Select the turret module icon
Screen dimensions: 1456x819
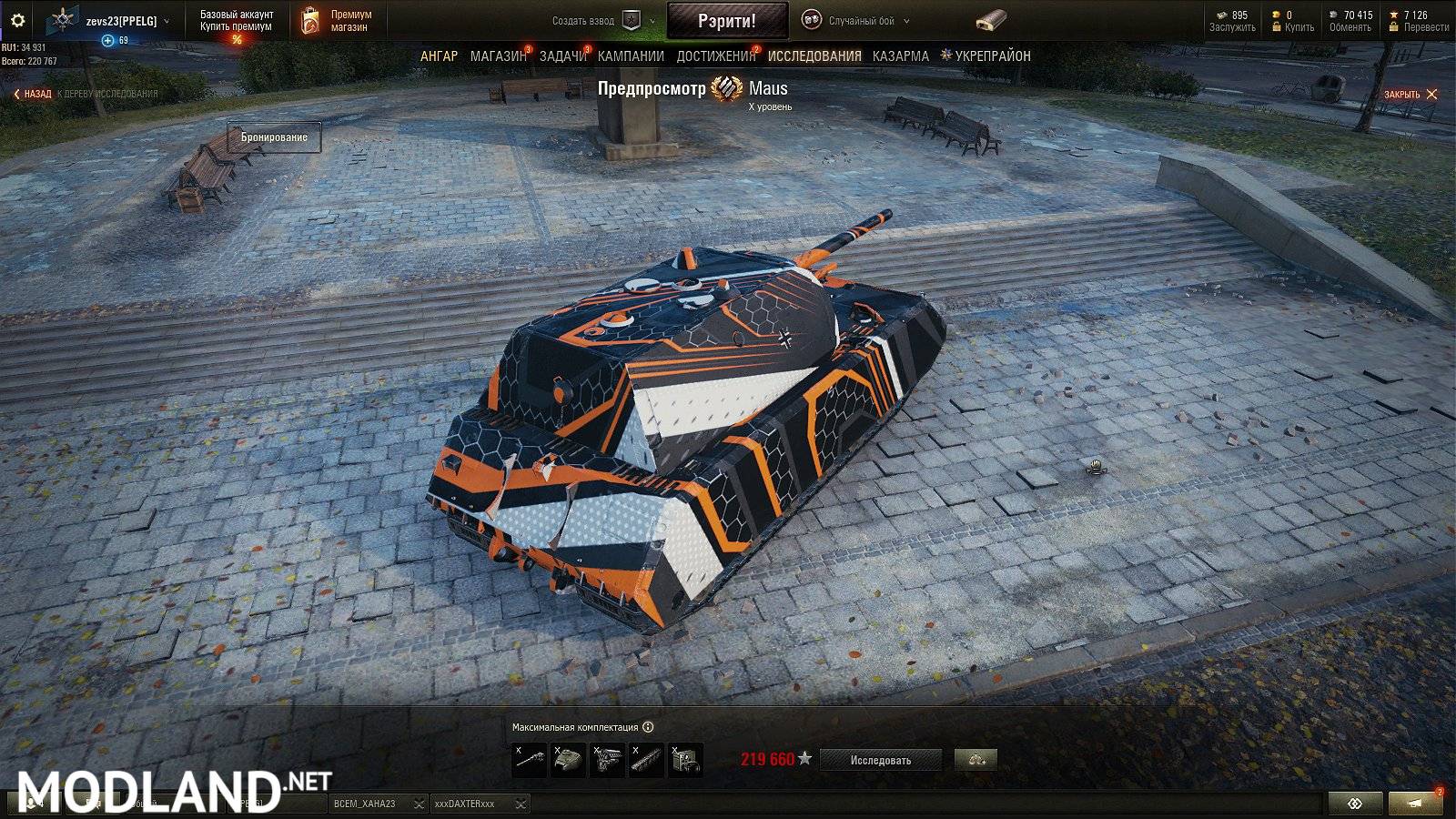569,758
